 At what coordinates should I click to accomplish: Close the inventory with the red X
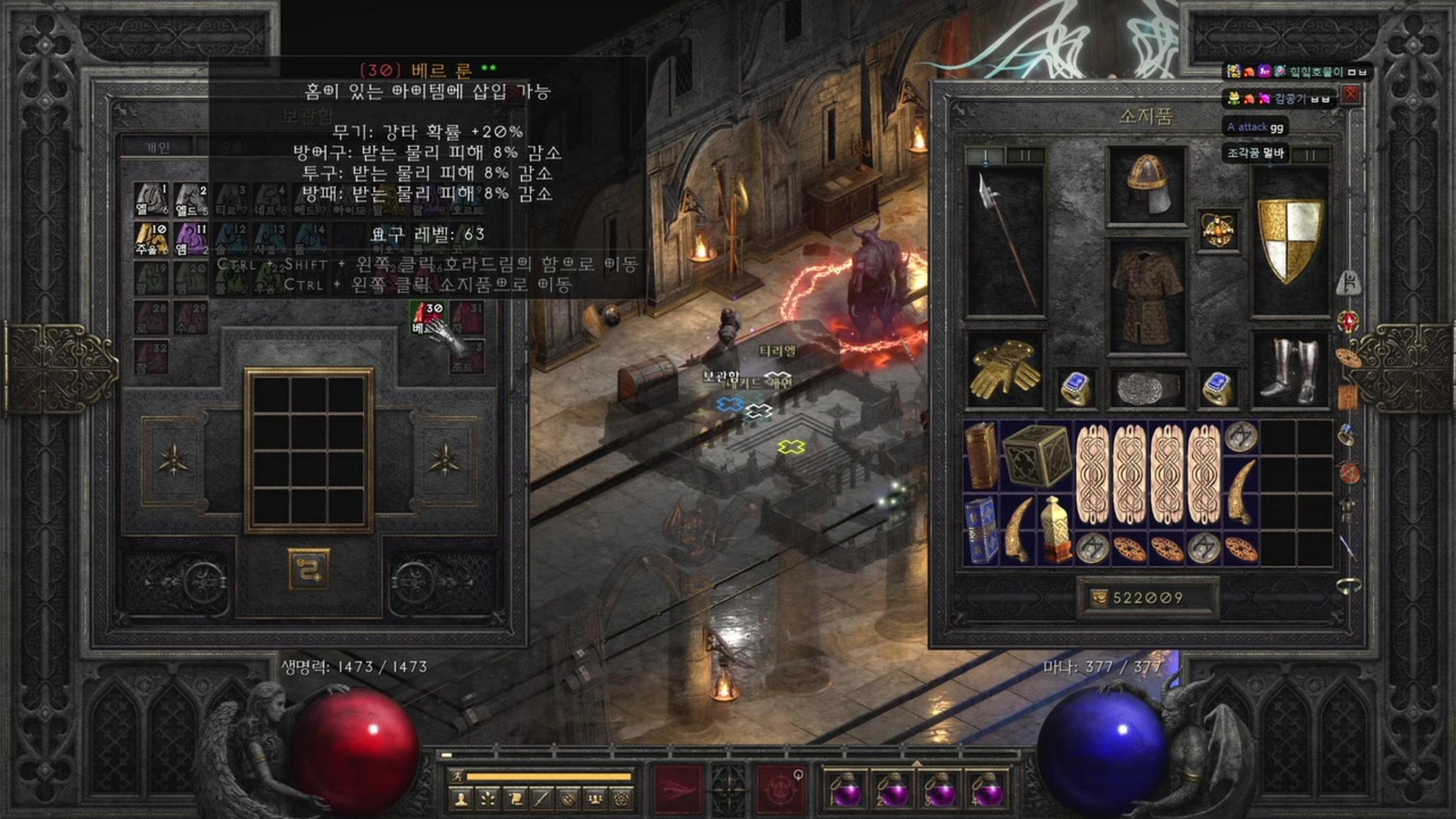[x=1350, y=95]
